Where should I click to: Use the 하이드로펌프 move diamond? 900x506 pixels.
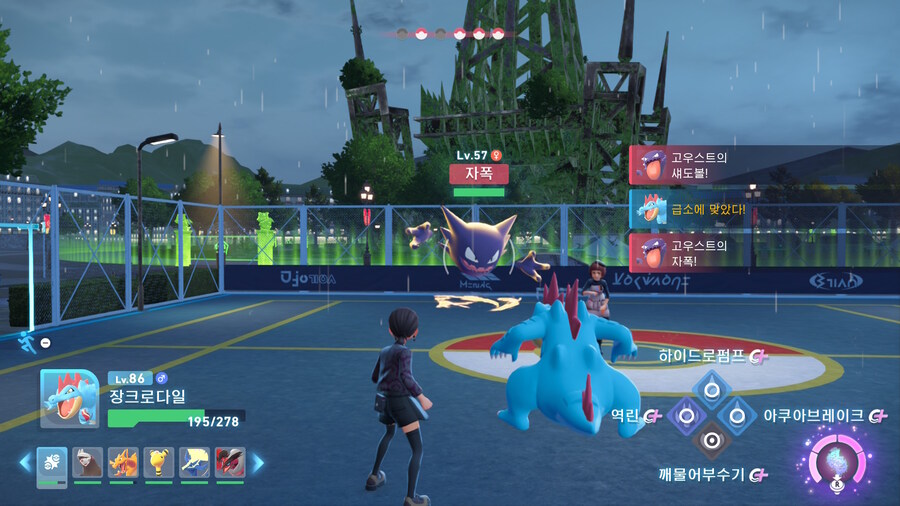(710, 386)
